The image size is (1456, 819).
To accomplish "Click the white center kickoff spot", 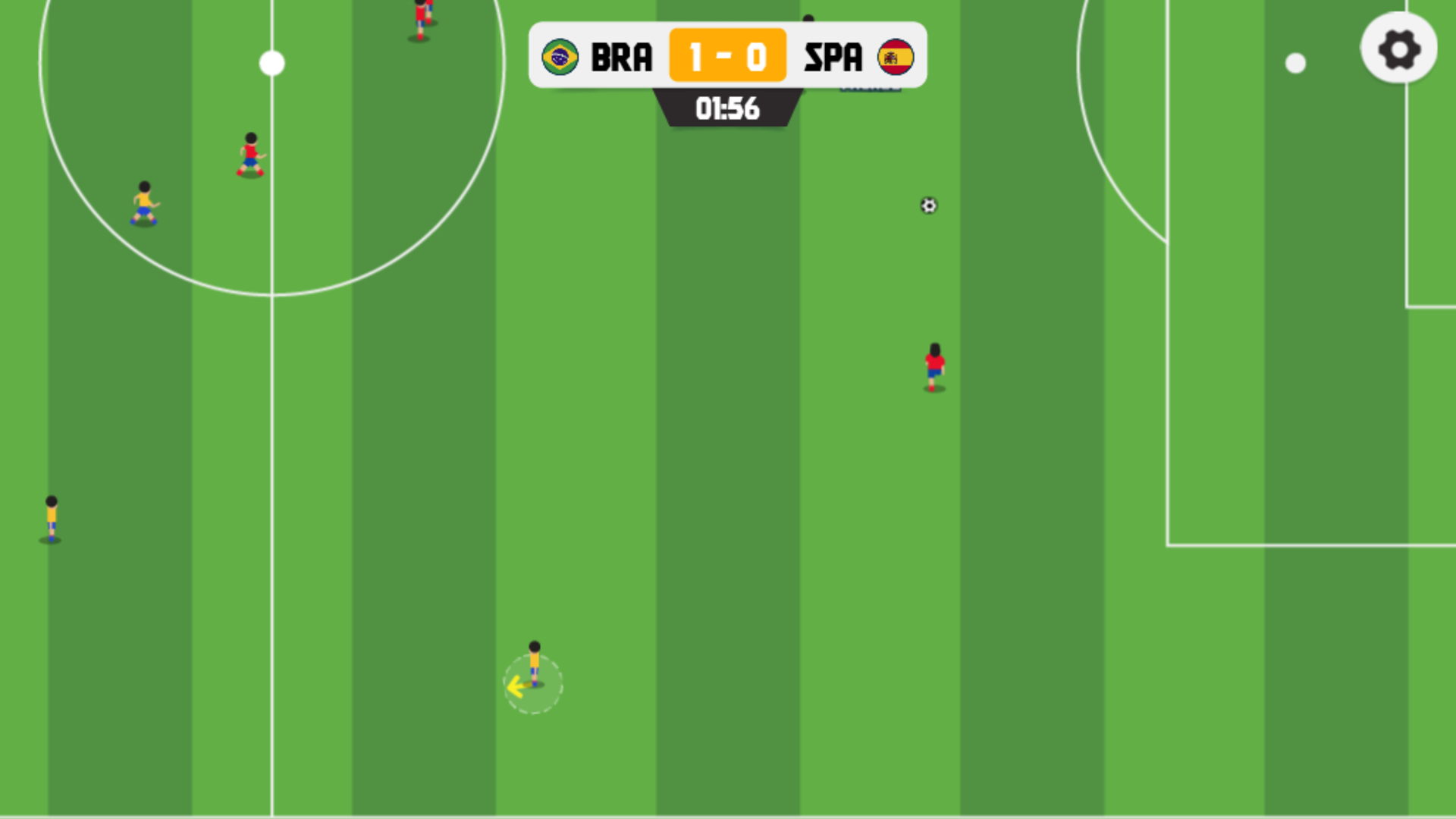I will click(x=272, y=63).
